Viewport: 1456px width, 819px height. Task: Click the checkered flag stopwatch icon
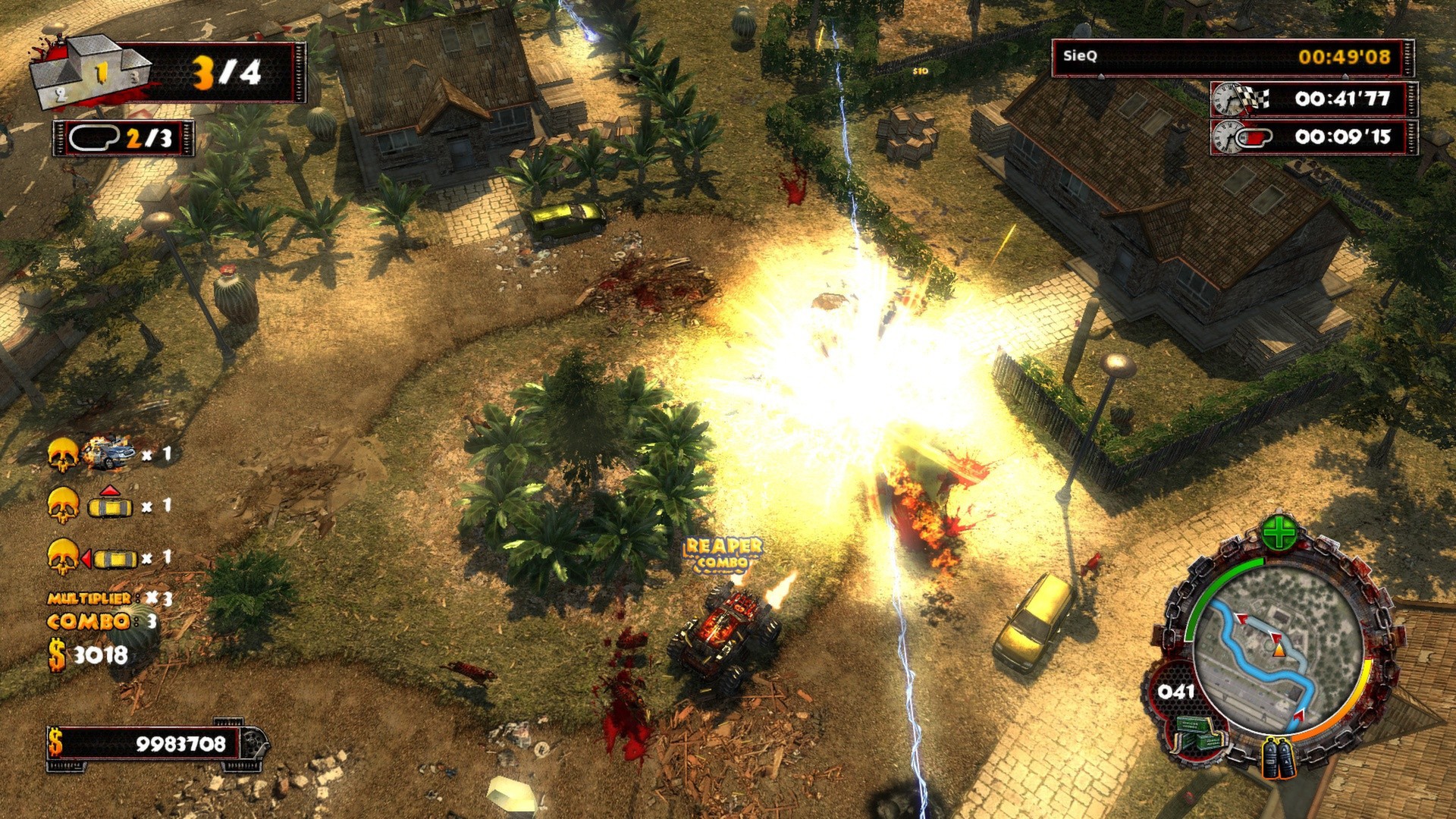1241,99
